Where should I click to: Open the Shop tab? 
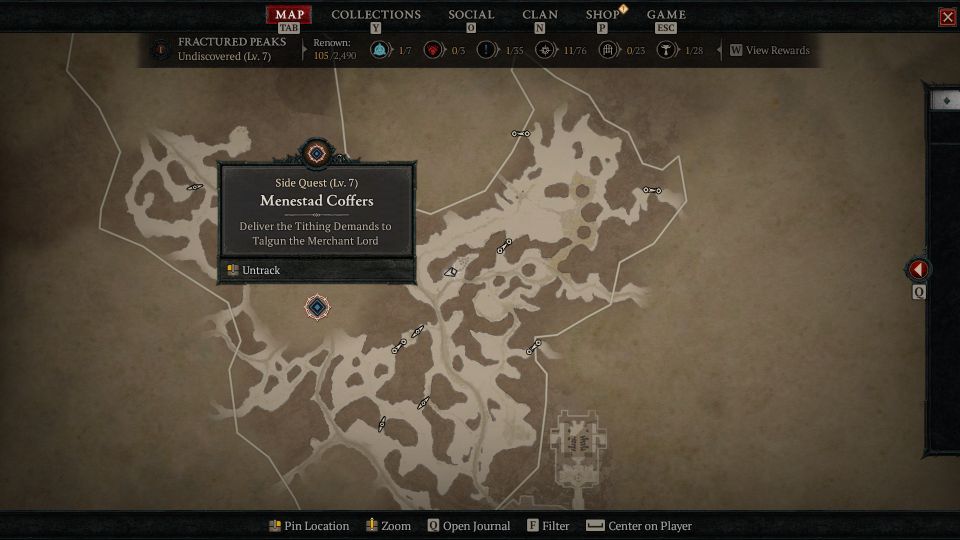pyautogui.click(x=602, y=14)
